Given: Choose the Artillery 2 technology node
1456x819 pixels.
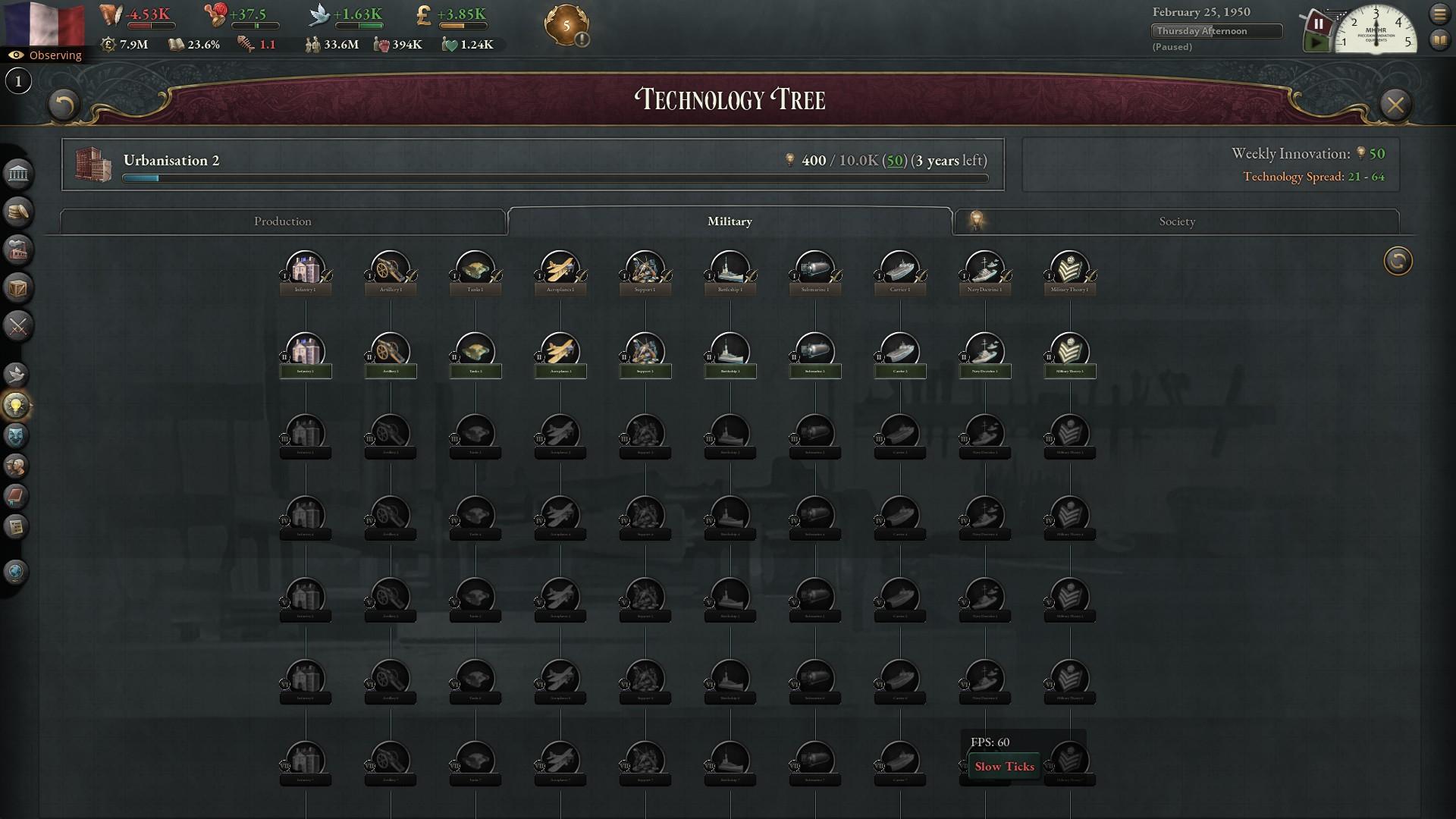Looking at the screenshot, I should [391, 353].
